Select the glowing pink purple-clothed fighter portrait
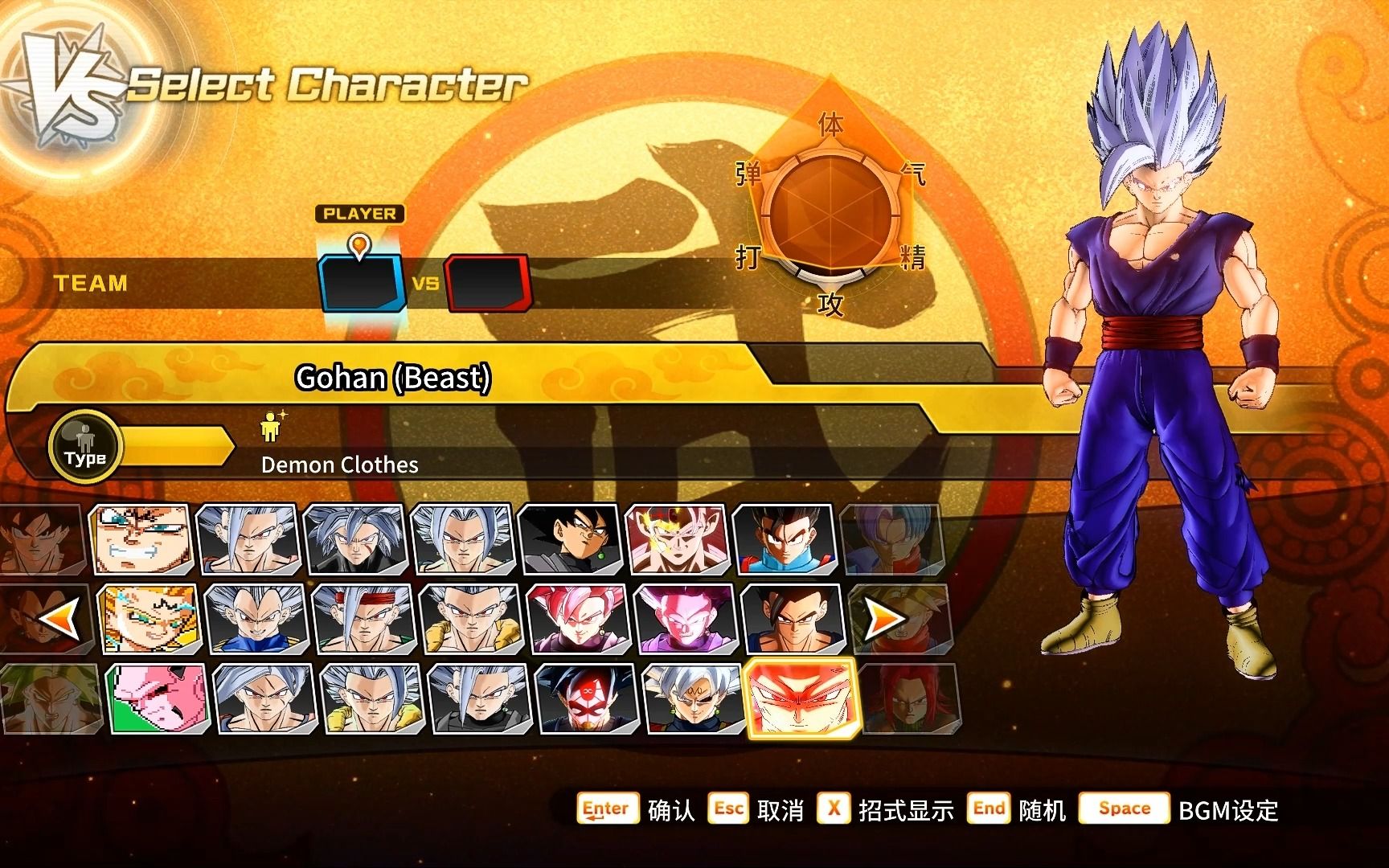This screenshot has width=1389, height=868. [x=686, y=618]
